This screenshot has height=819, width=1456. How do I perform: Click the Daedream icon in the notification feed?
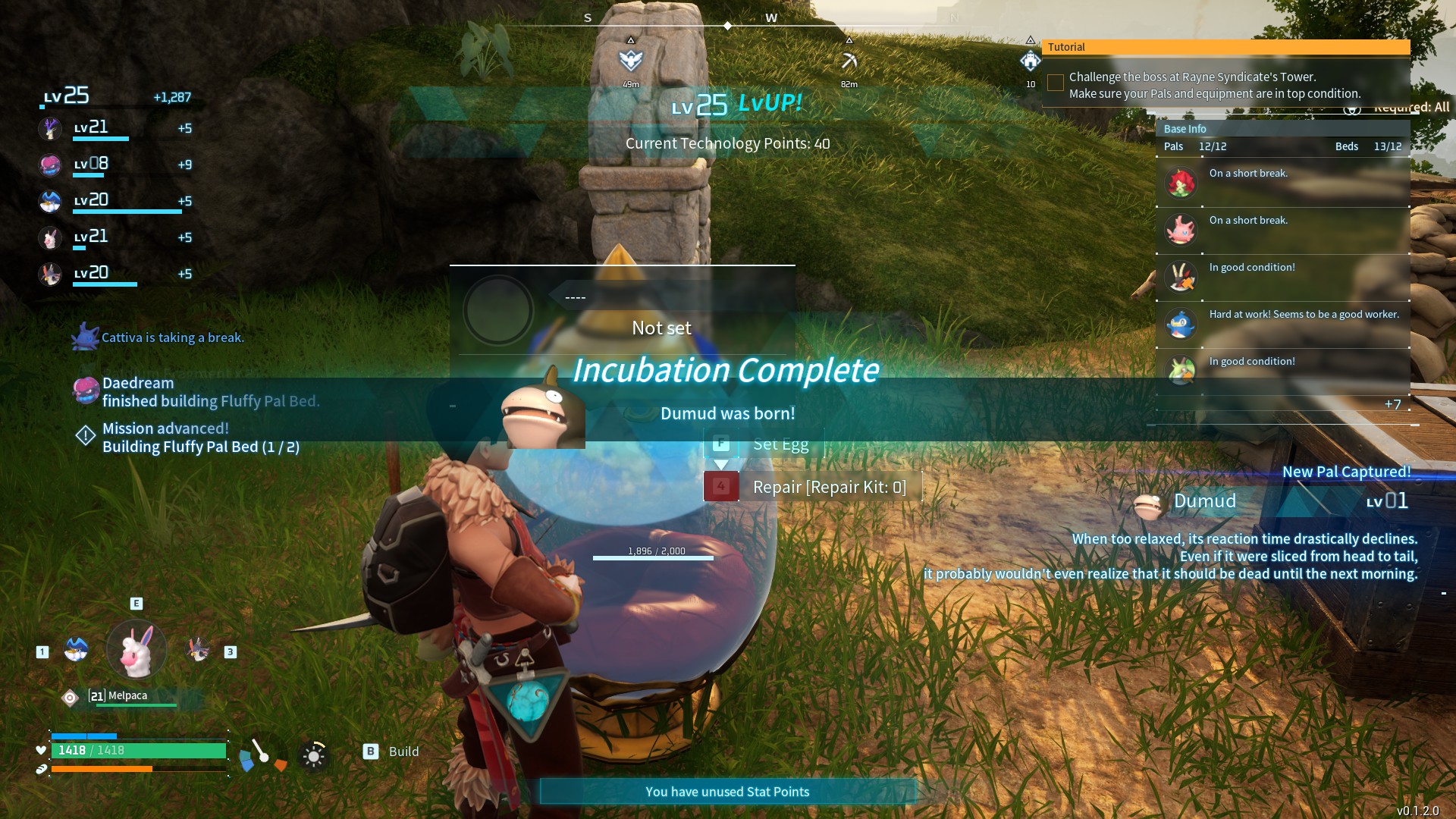(85, 391)
